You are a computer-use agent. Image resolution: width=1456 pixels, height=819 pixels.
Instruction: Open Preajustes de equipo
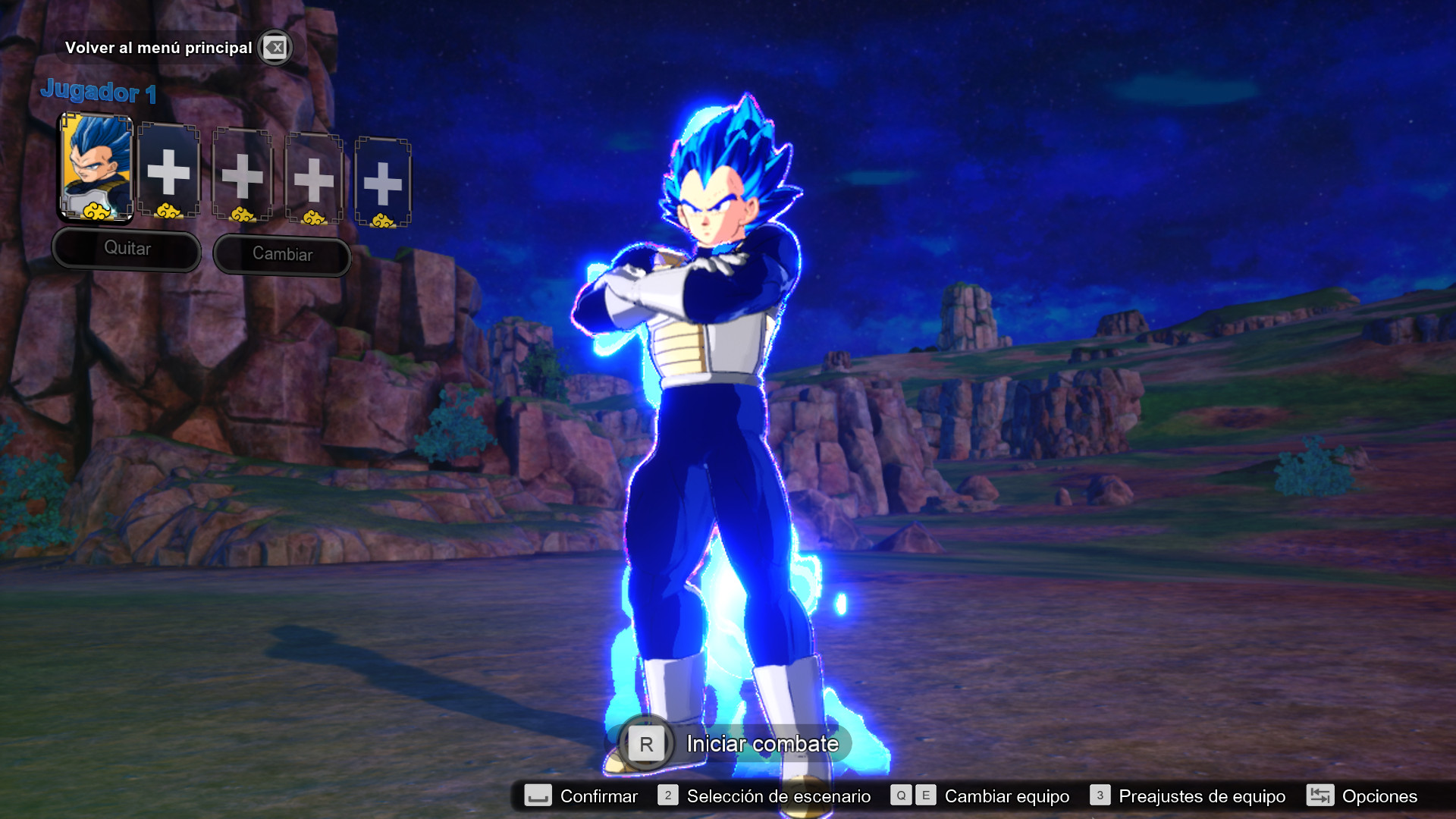click(1202, 796)
